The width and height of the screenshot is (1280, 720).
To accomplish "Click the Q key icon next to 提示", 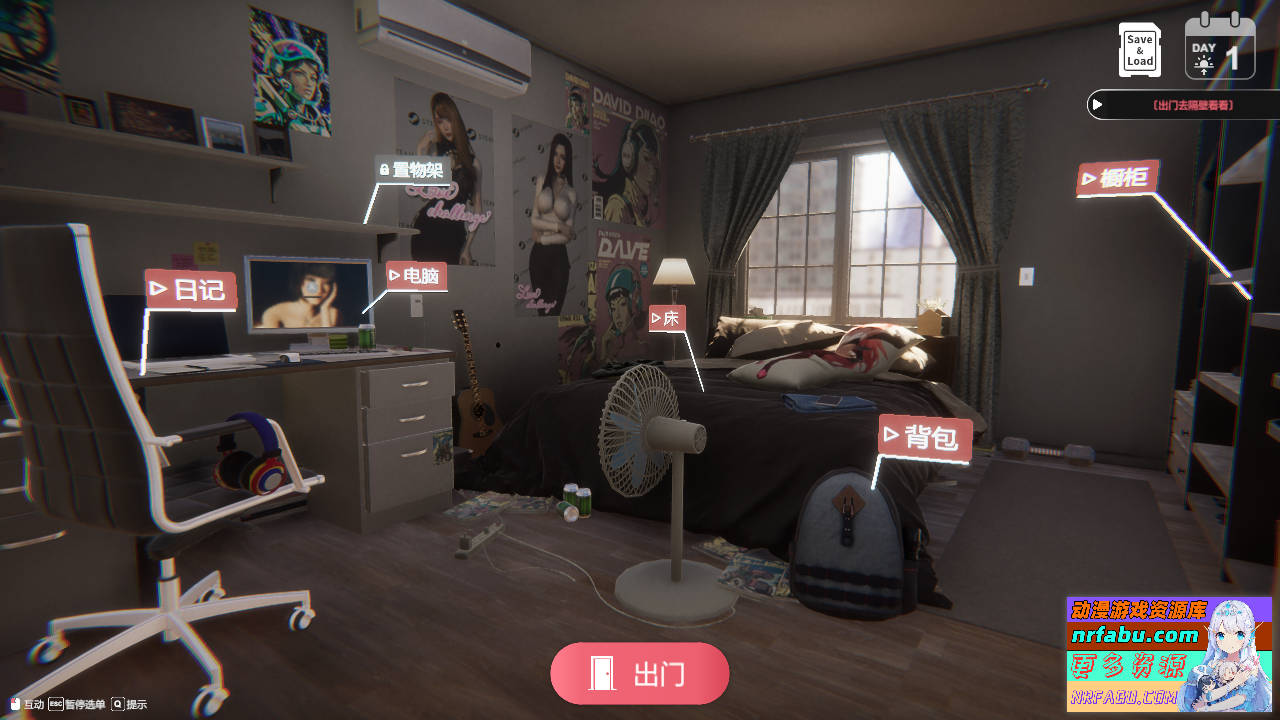I will click(117, 703).
